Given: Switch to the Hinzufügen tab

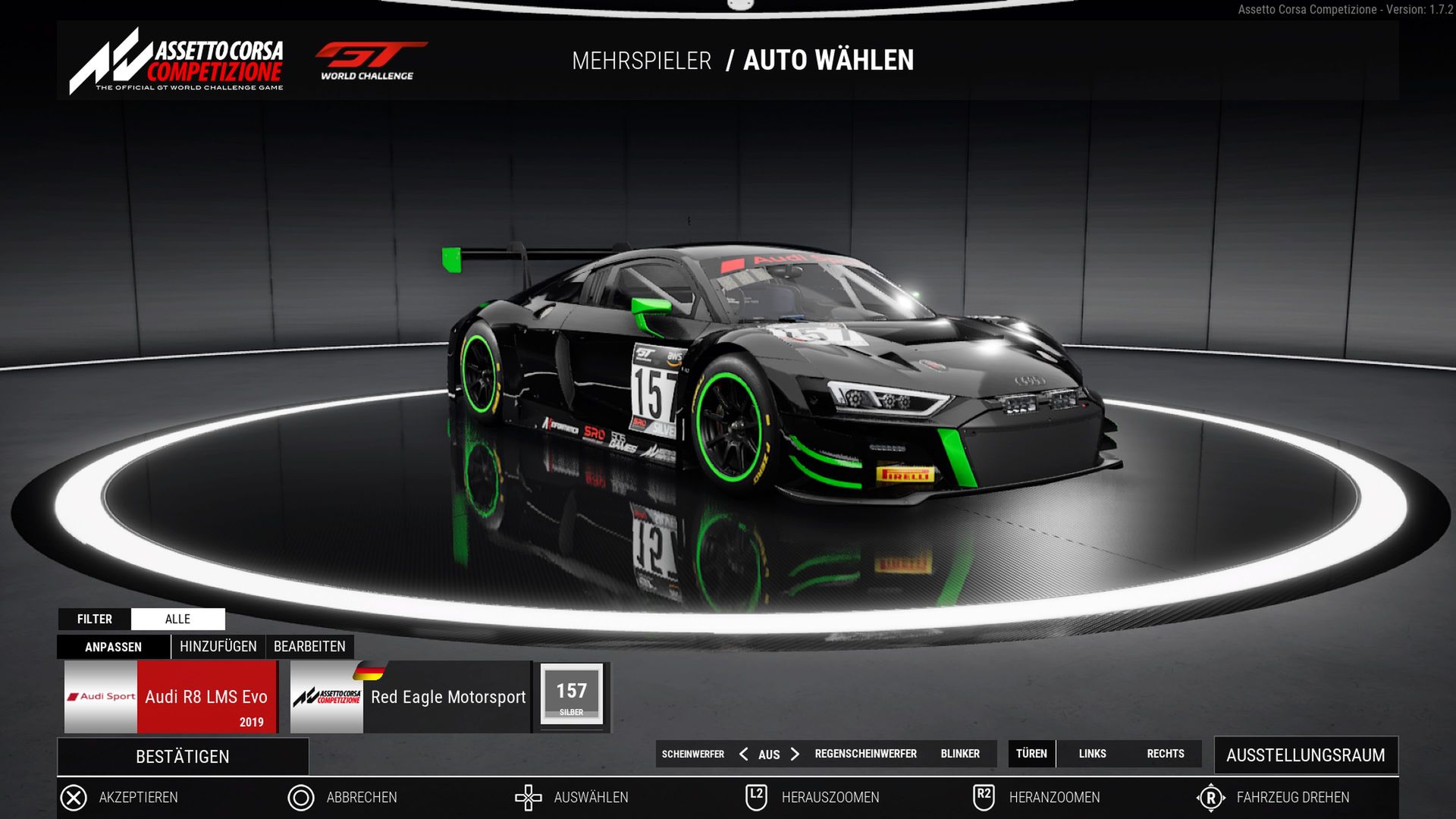Looking at the screenshot, I should [x=218, y=647].
